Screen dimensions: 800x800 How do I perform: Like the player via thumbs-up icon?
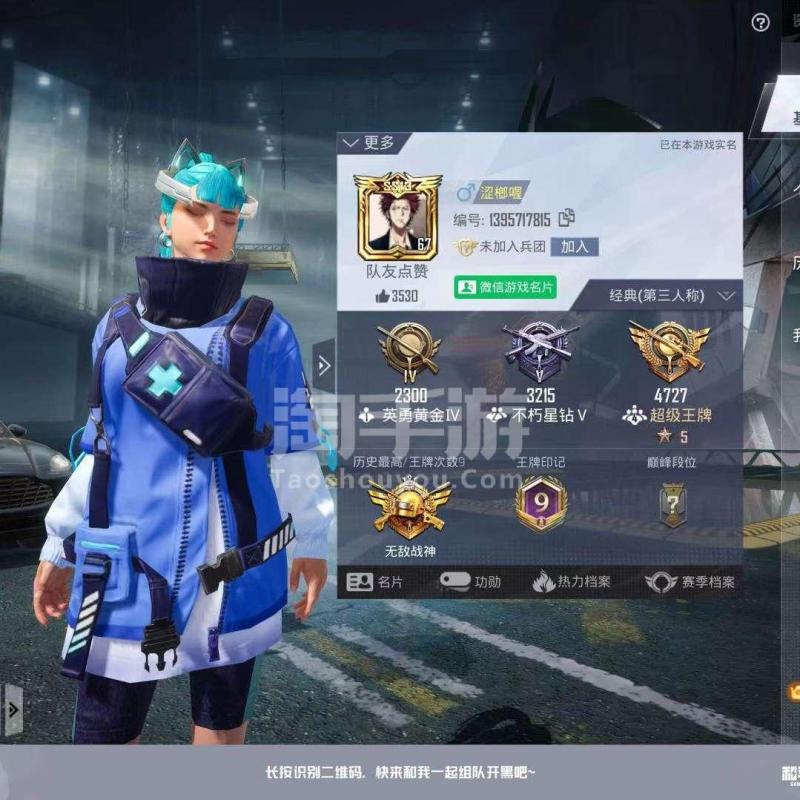pos(383,296)
